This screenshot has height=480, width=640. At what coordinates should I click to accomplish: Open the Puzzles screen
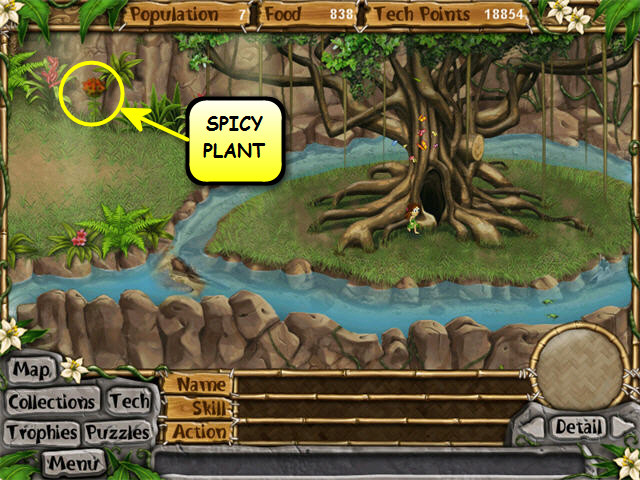tap(118, 433)
